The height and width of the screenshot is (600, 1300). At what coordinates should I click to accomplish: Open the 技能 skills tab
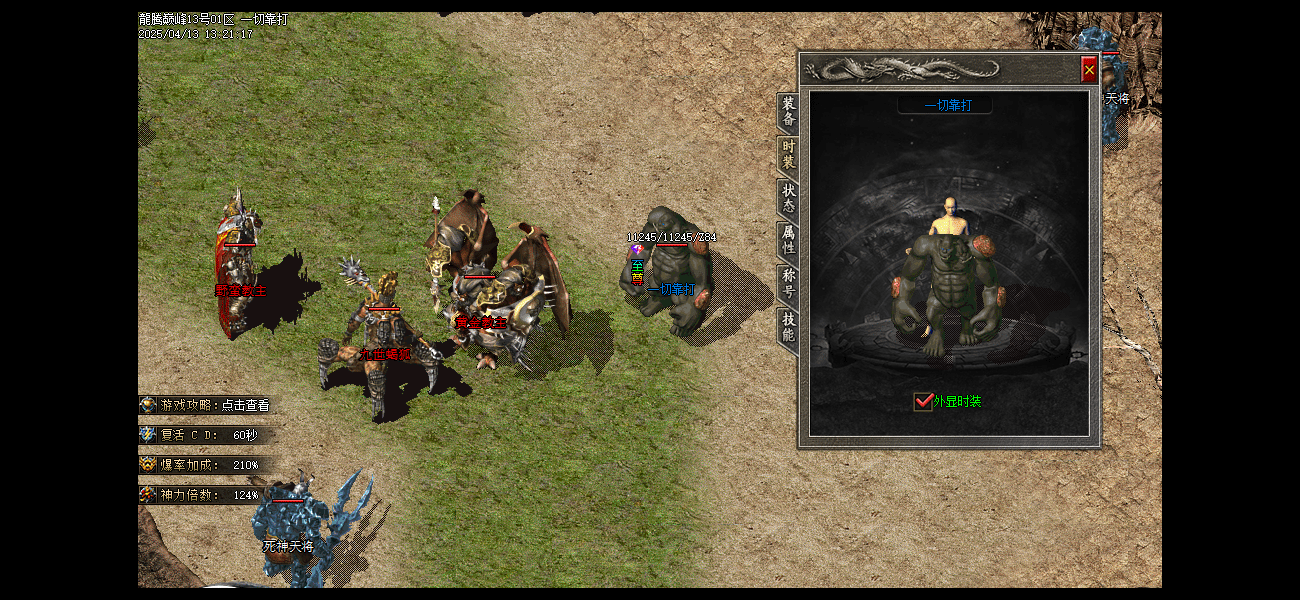[789, 327]
